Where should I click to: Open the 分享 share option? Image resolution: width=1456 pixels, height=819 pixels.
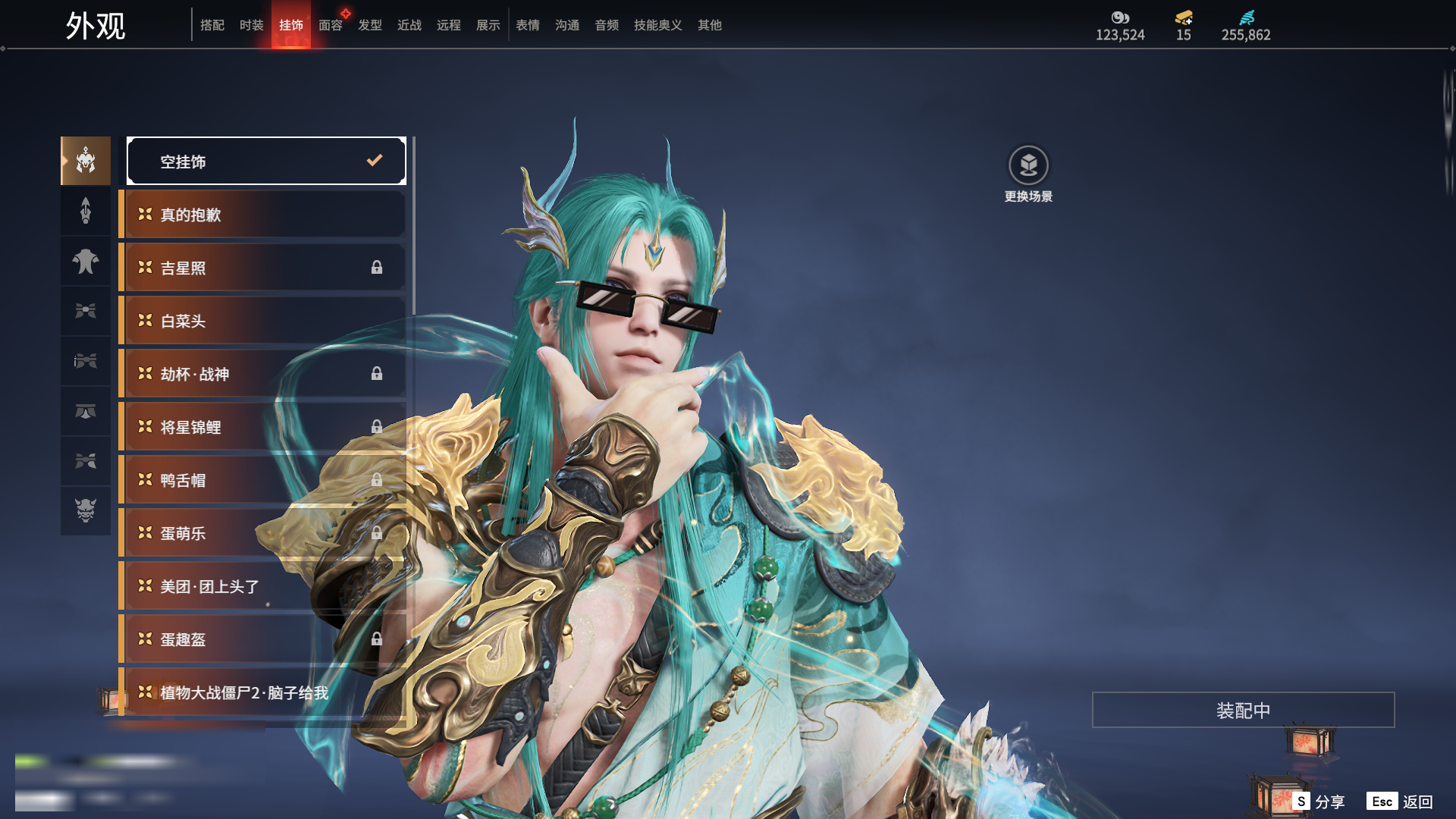[1319, 802]
